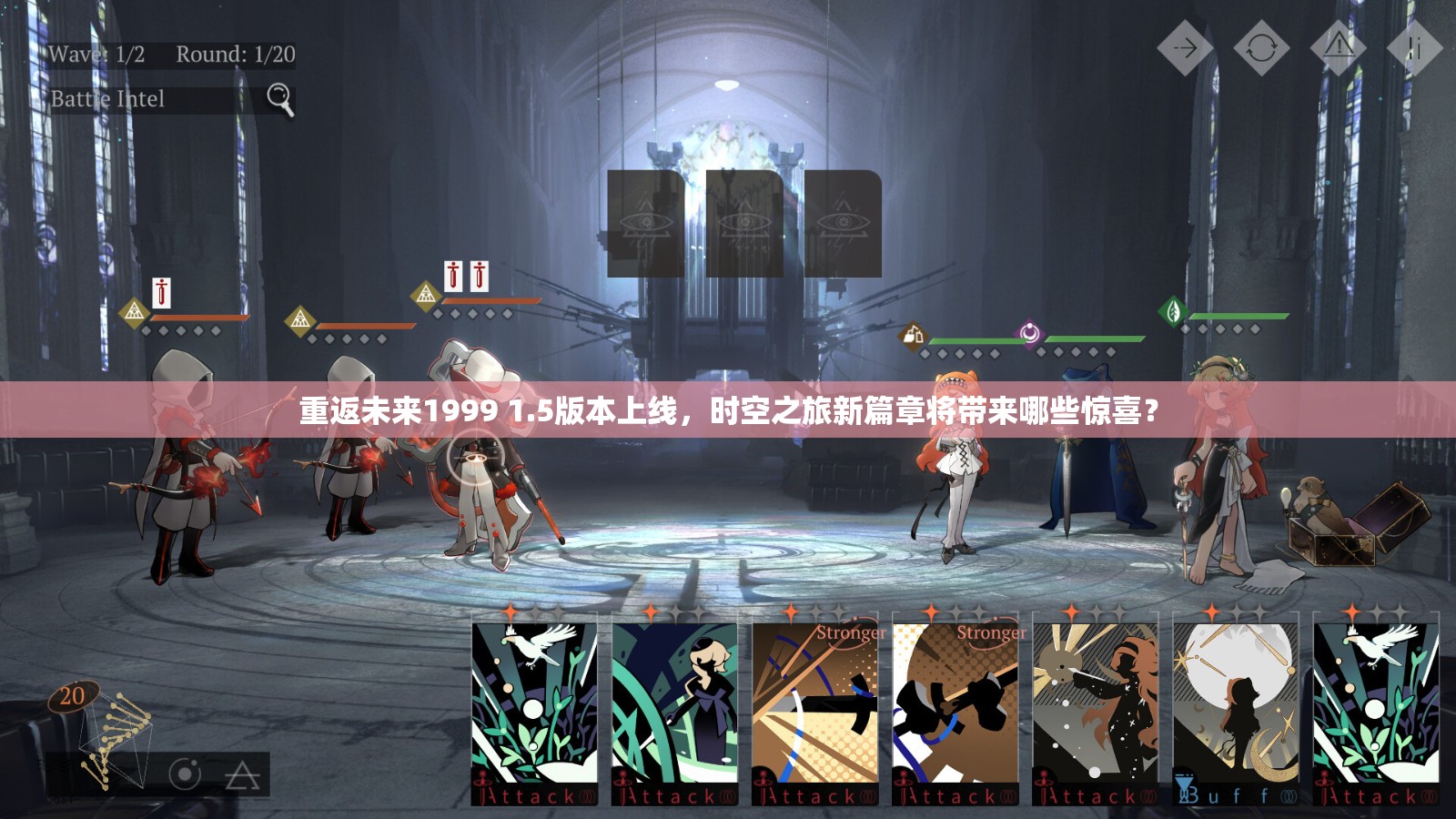This screenshot has height=819, width=1456.
Task: Toggle the circular arrows diamond button
Action: pos(1261,47)
